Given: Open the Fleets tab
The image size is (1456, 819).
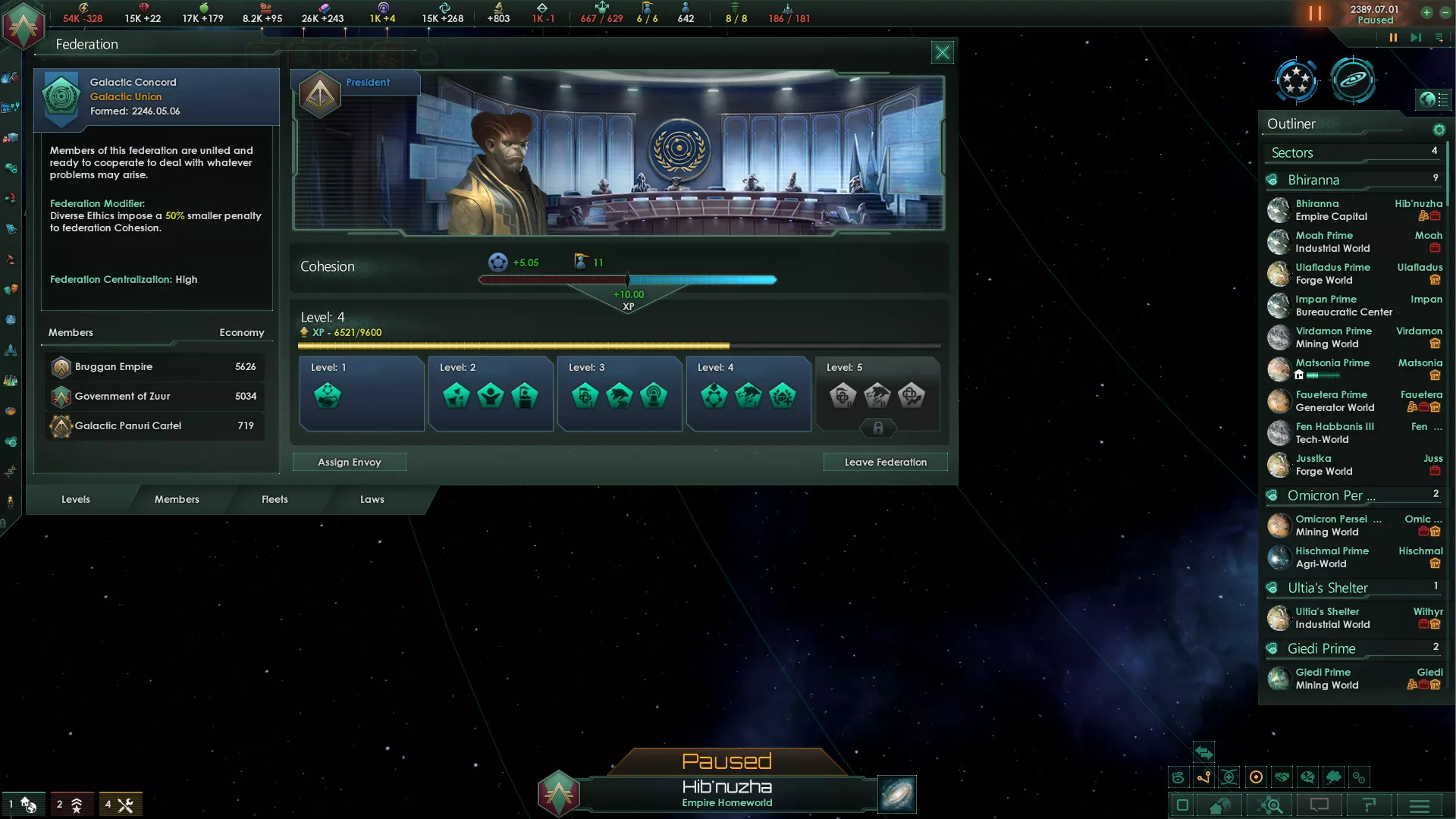Looking at the screenshot, I should click(275, 499).
